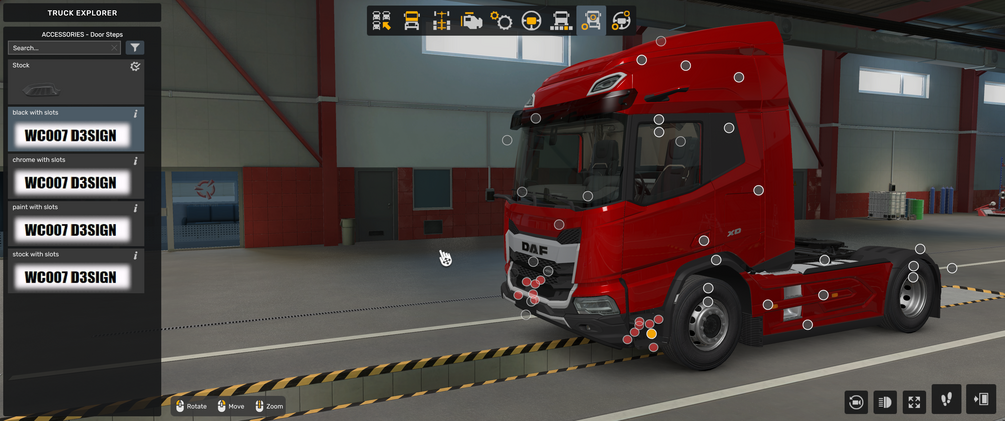Image resolution: width=1005 pixels, height=421 pixels.
Task: Open the accessory filter funnel button
Action: [x=136, y=47]
